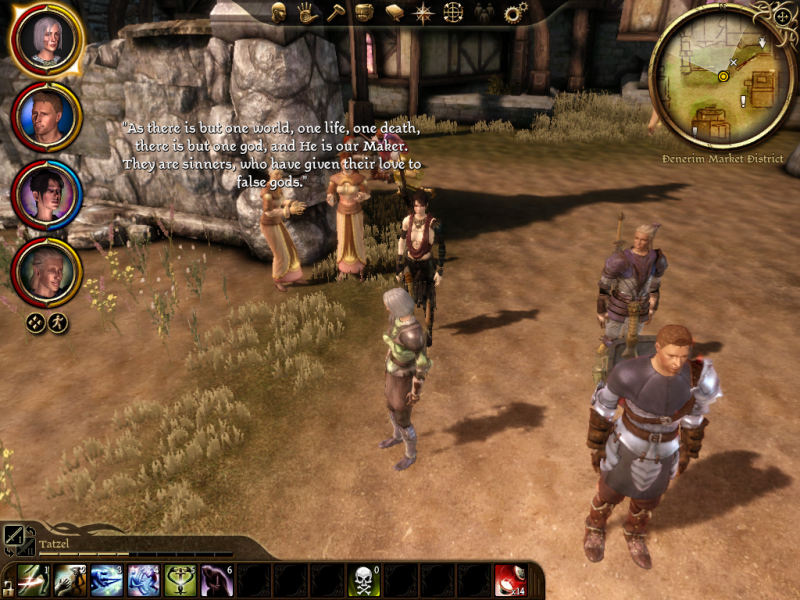This screenshot has width=800, height=600.
Task: Open the world map globe icon
Action: tap(453, 13)
